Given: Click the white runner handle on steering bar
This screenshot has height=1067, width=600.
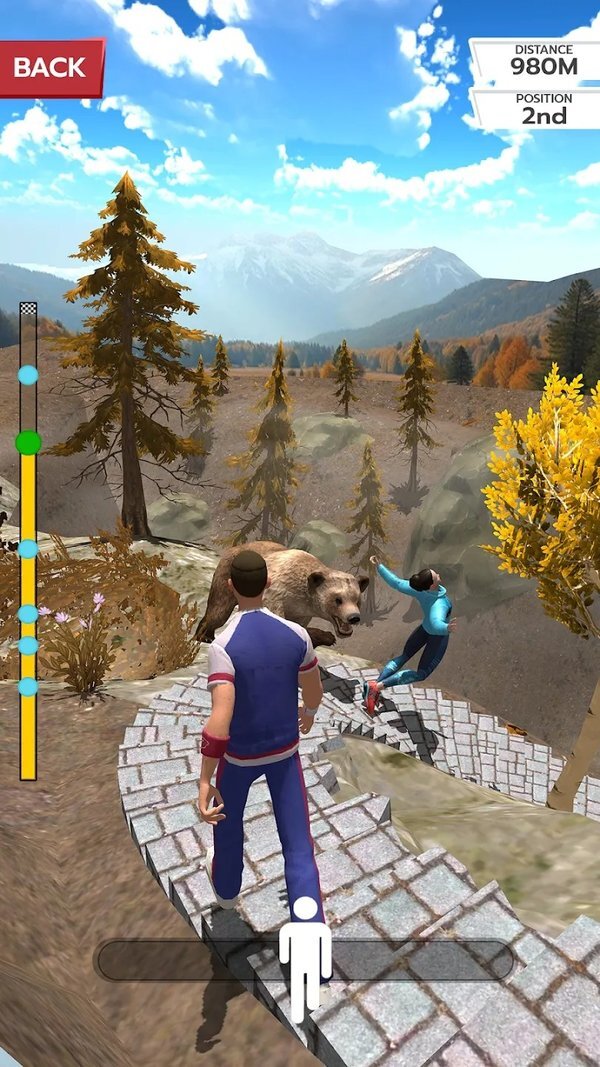Looking at the screenshot, I should coord(304,957).
